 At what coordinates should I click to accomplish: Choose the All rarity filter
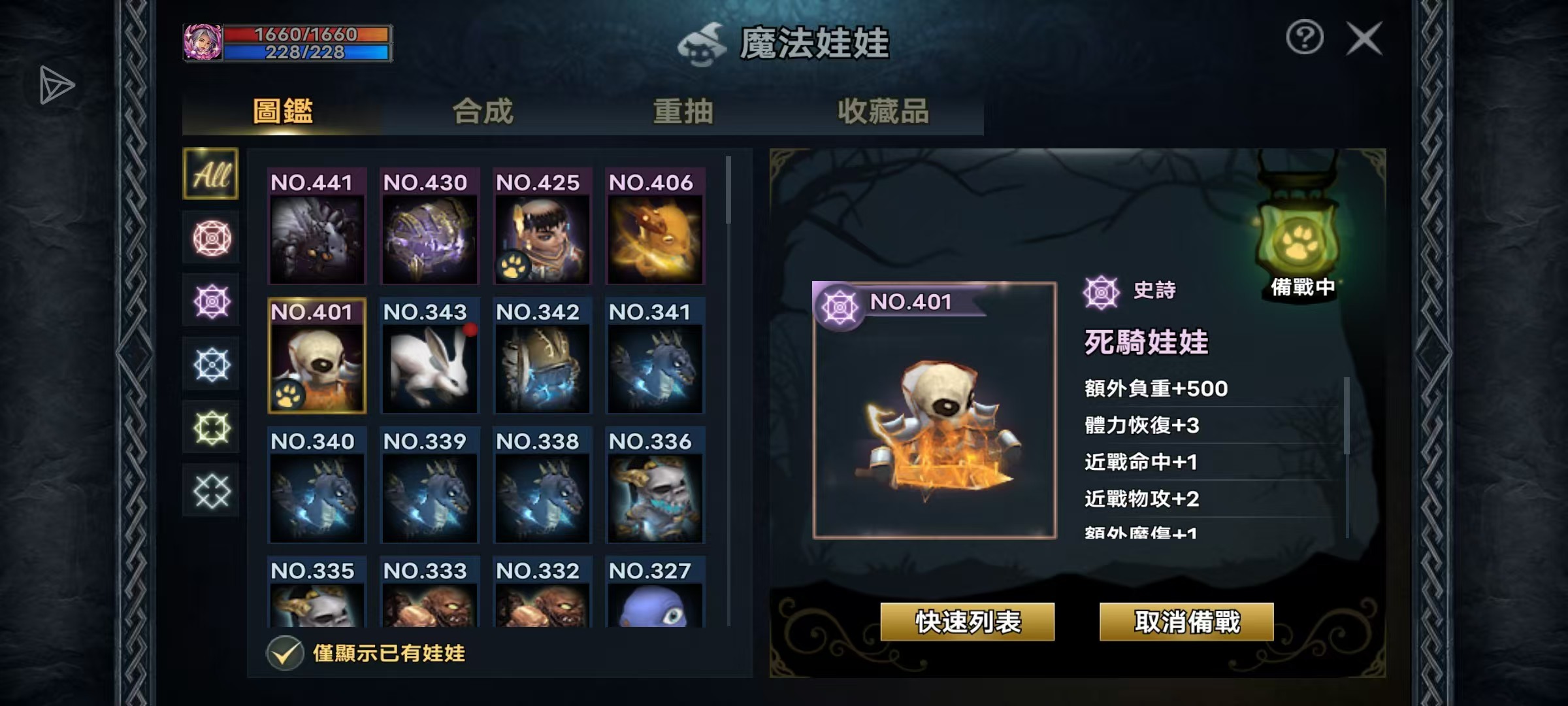click(x=211, y=174)
